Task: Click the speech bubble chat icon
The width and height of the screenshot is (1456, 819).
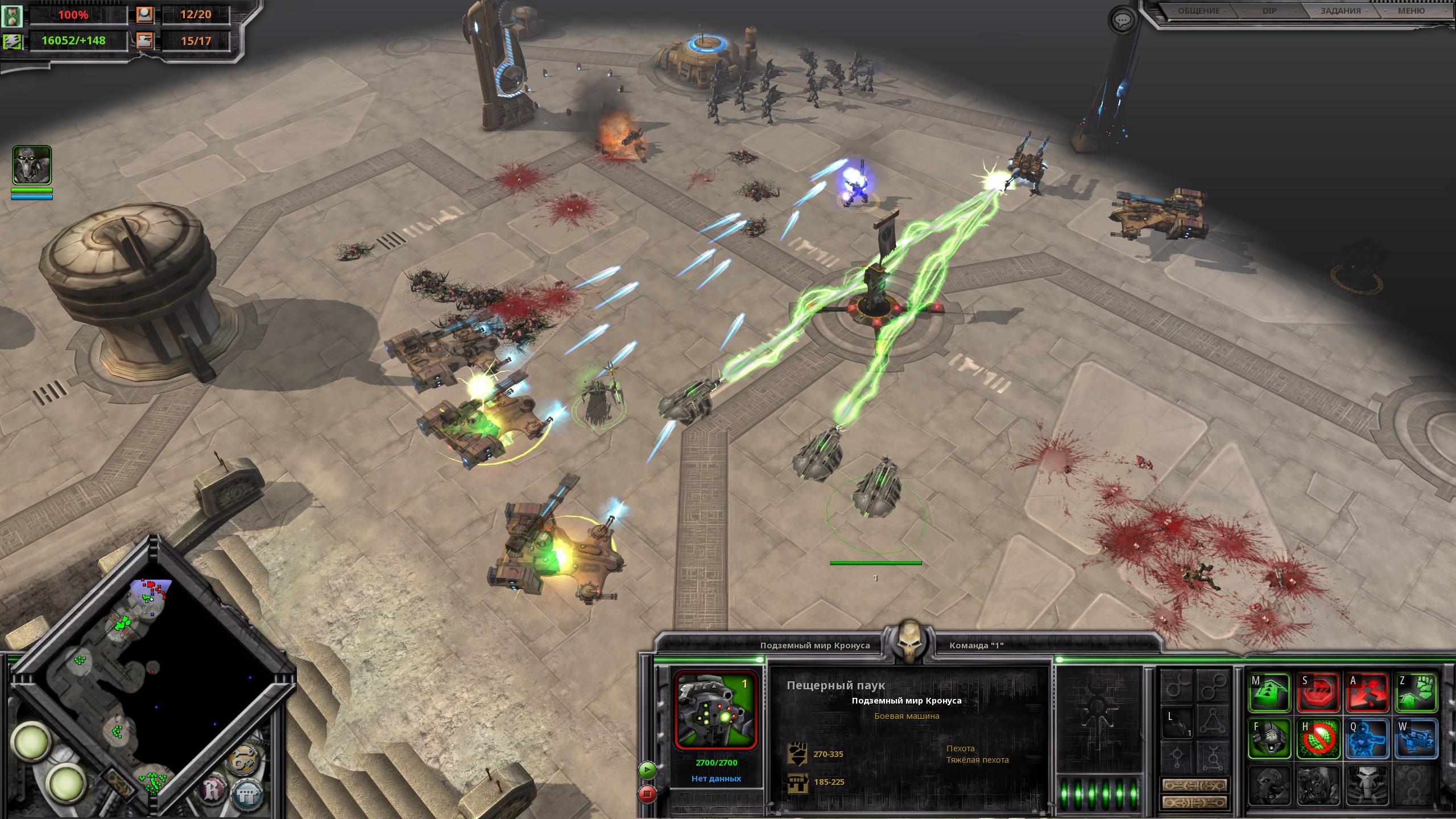Action: click(1122, 21)
